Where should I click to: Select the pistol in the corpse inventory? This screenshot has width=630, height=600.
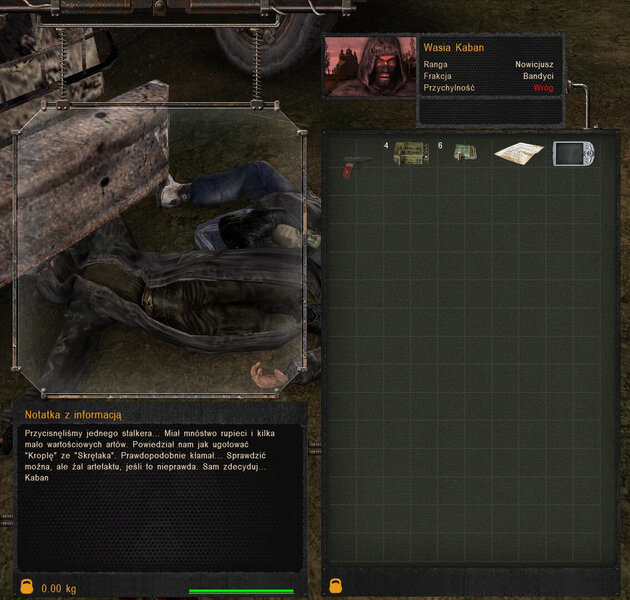coord(352,163)
